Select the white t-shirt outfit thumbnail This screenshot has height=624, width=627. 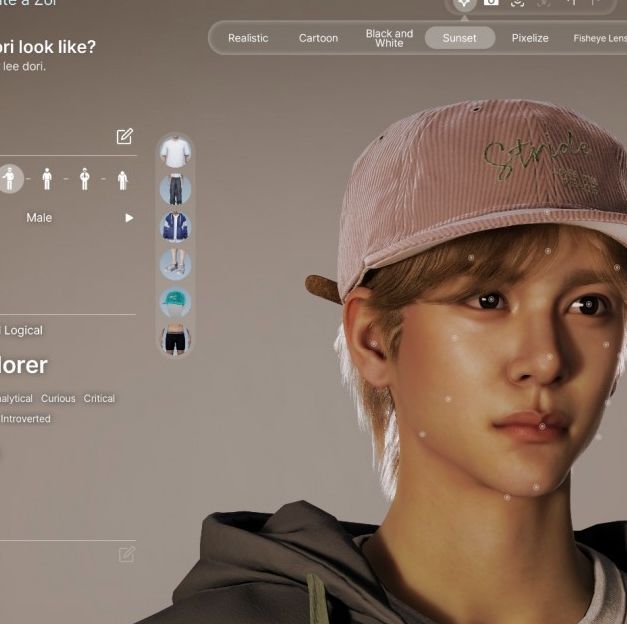point(175,152)
